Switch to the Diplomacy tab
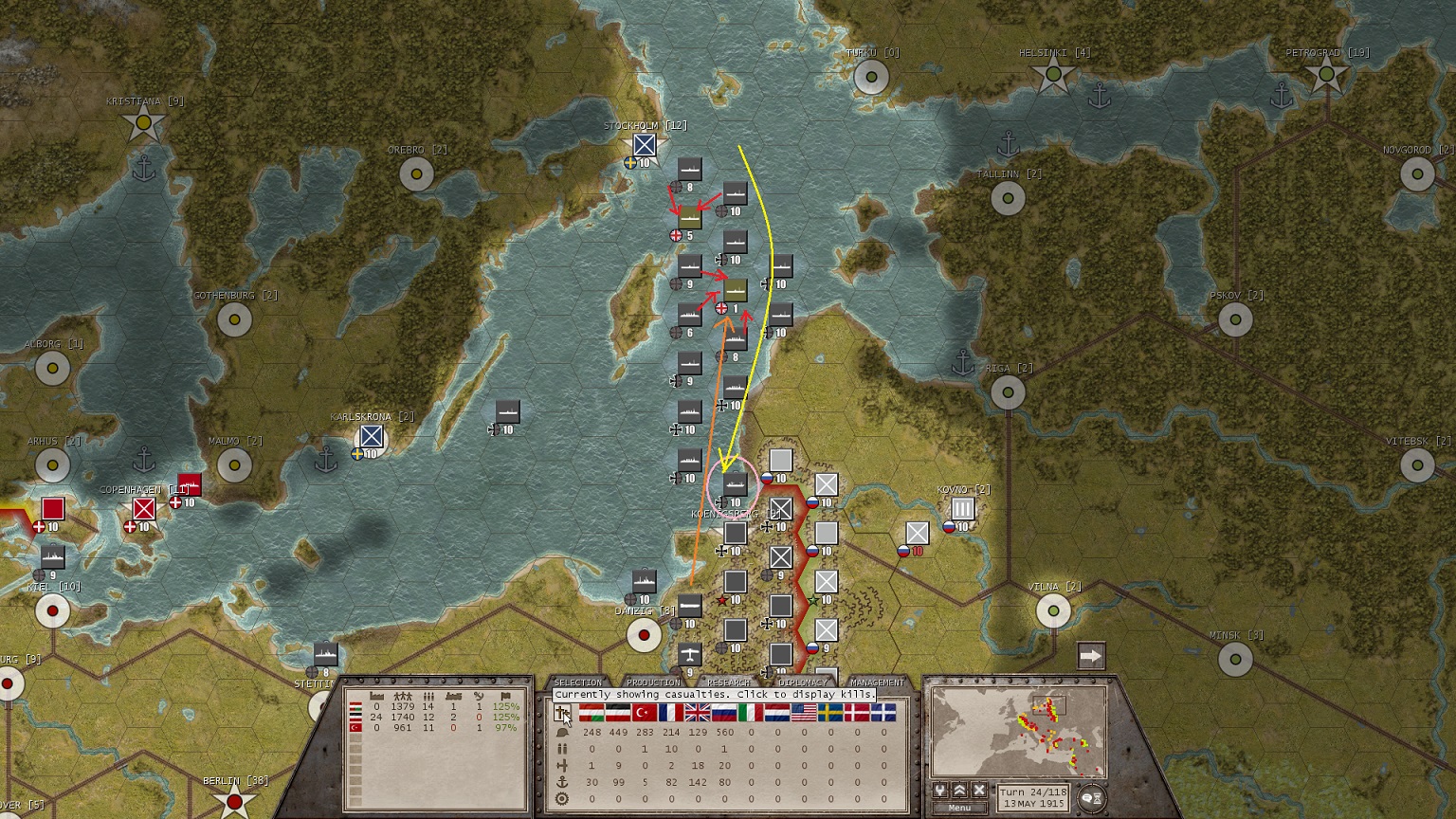This screenshot has width=1456, height=819. pos(802,682)
